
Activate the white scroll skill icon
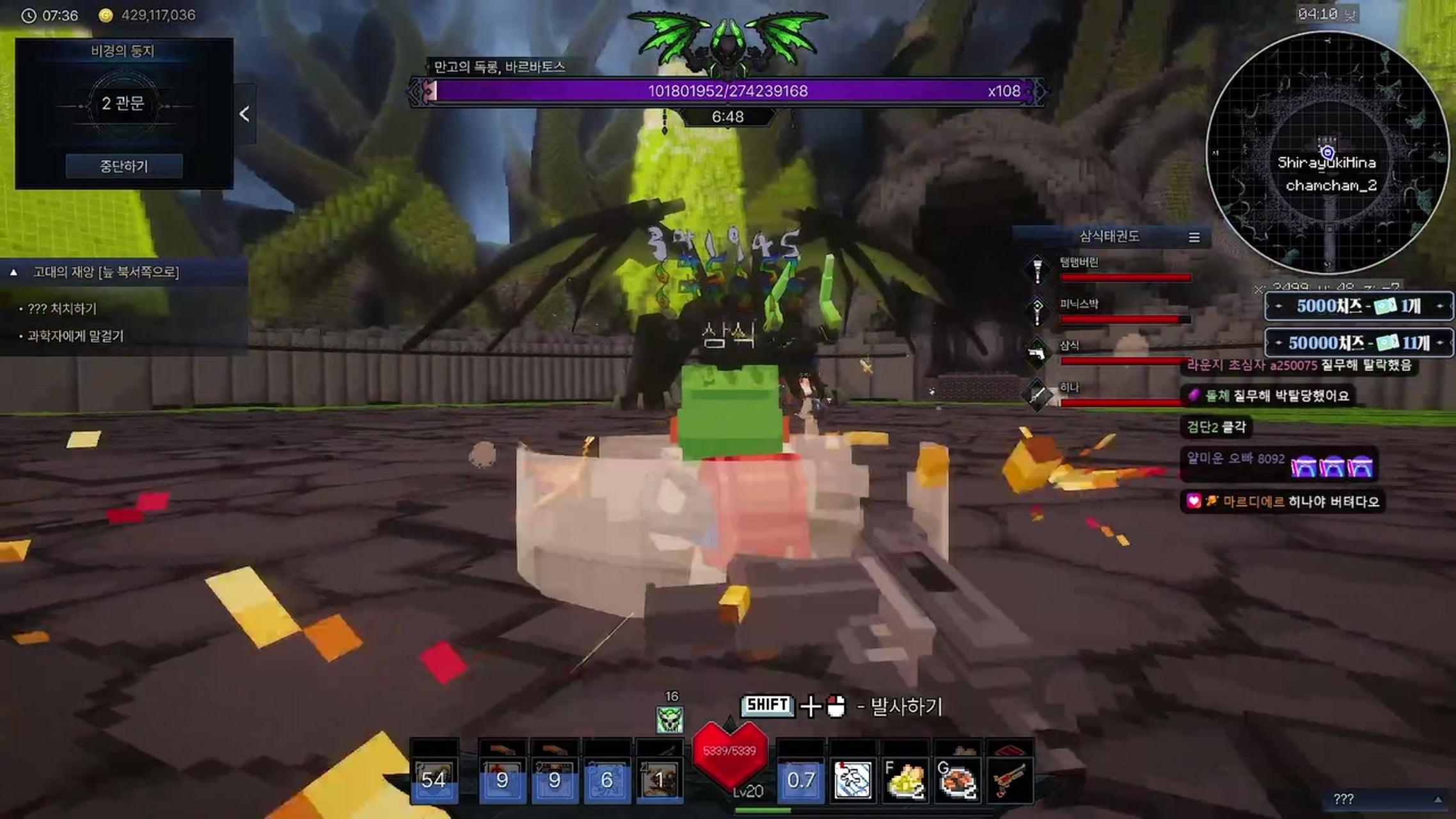(x=852, y=779)
